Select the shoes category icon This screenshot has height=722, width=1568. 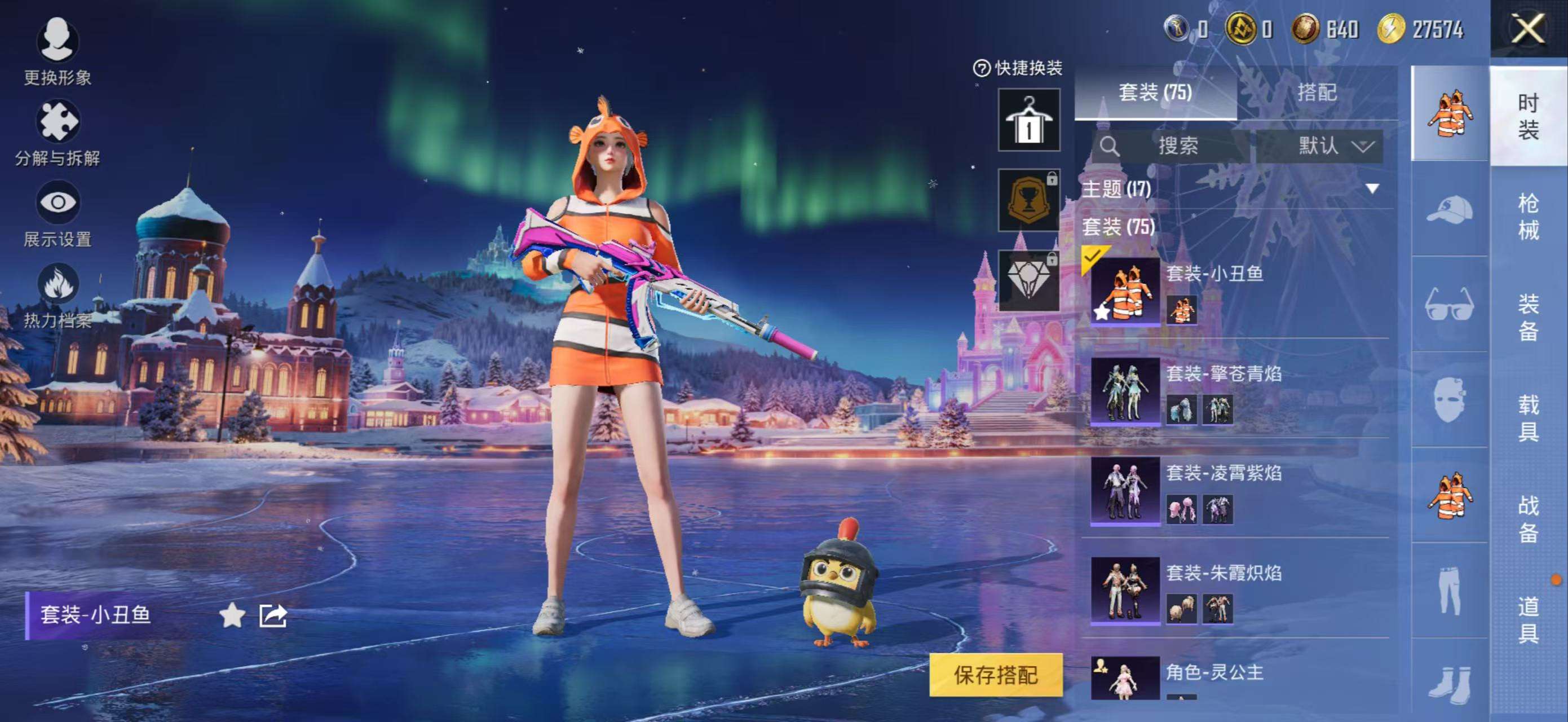[1451, 684]
